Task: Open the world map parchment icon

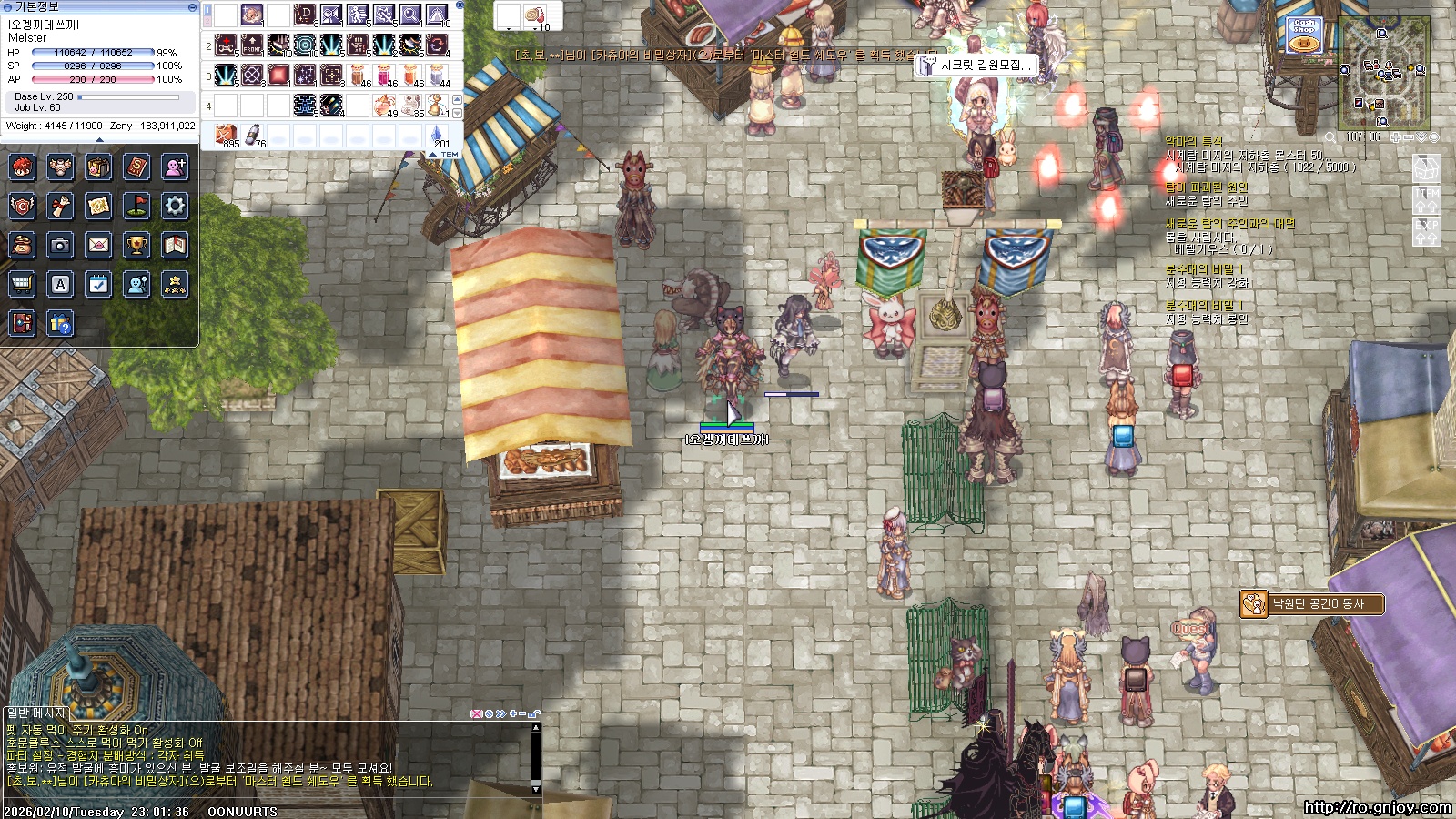Action: (98, 206)
